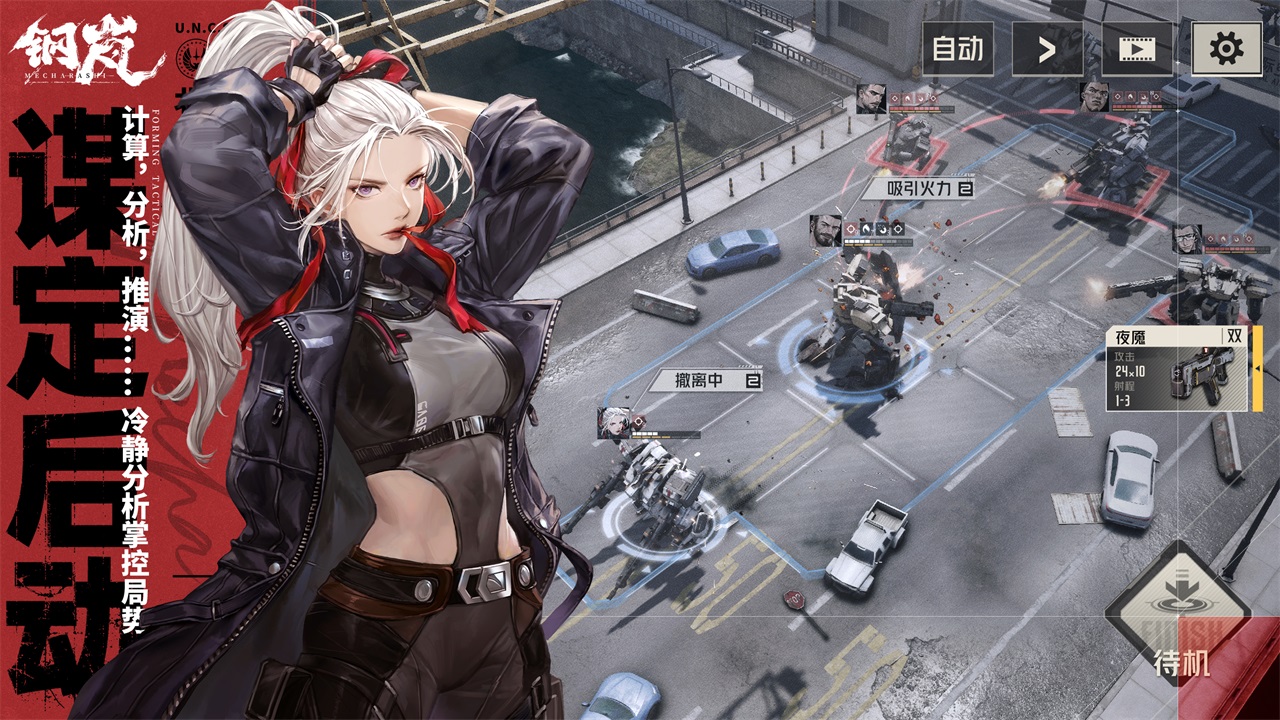Click the 24x10 attack stat in the weapon panel
The image size is (1280, 720).
pyautogui.click(x=1129, y=371)
